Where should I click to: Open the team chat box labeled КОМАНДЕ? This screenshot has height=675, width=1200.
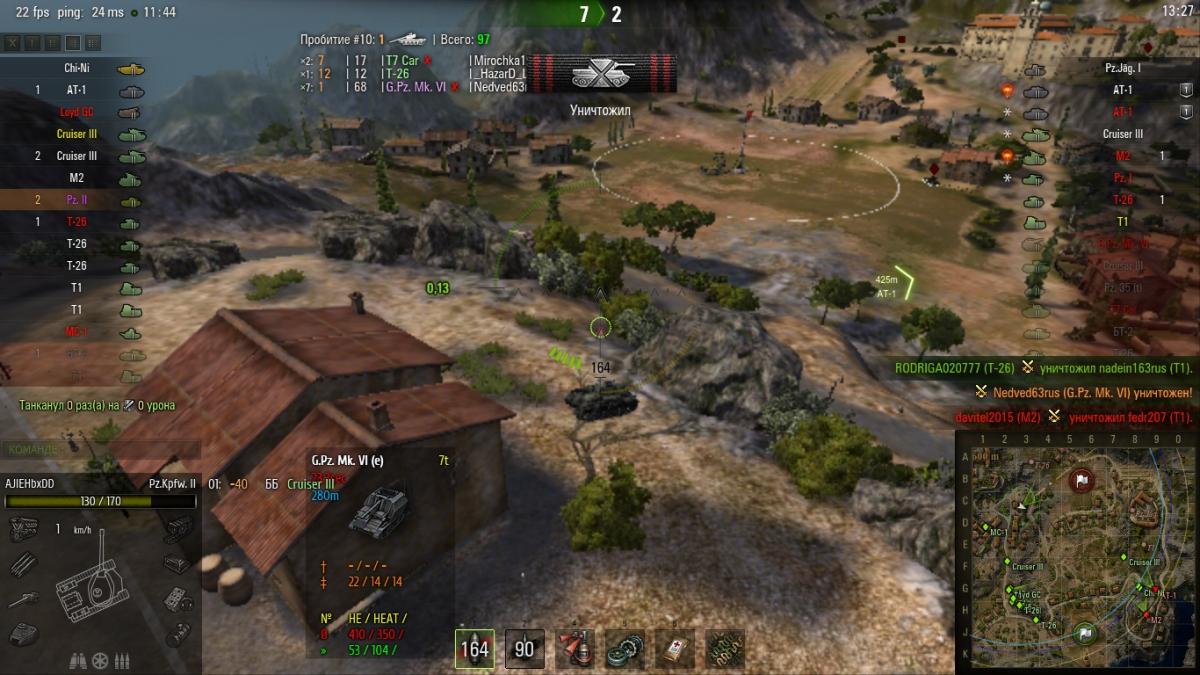[30, 450]
